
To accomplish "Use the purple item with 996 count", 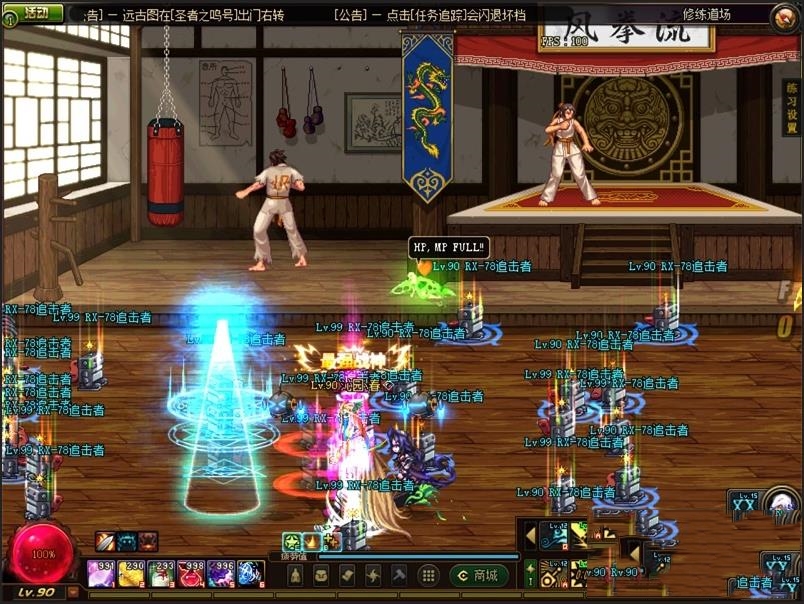I will (220, 574).
